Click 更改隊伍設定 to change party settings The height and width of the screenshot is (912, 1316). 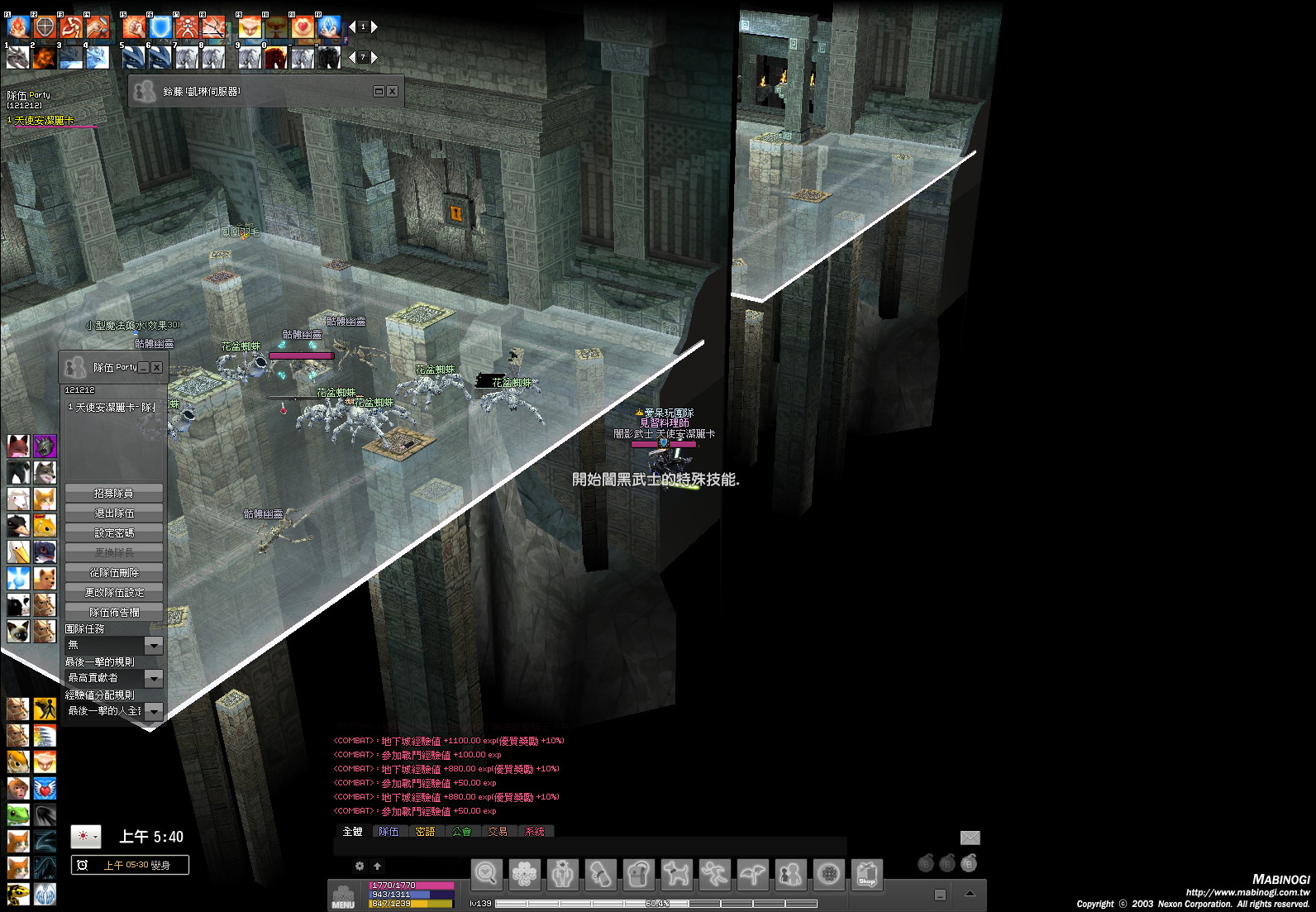(113, 593)
